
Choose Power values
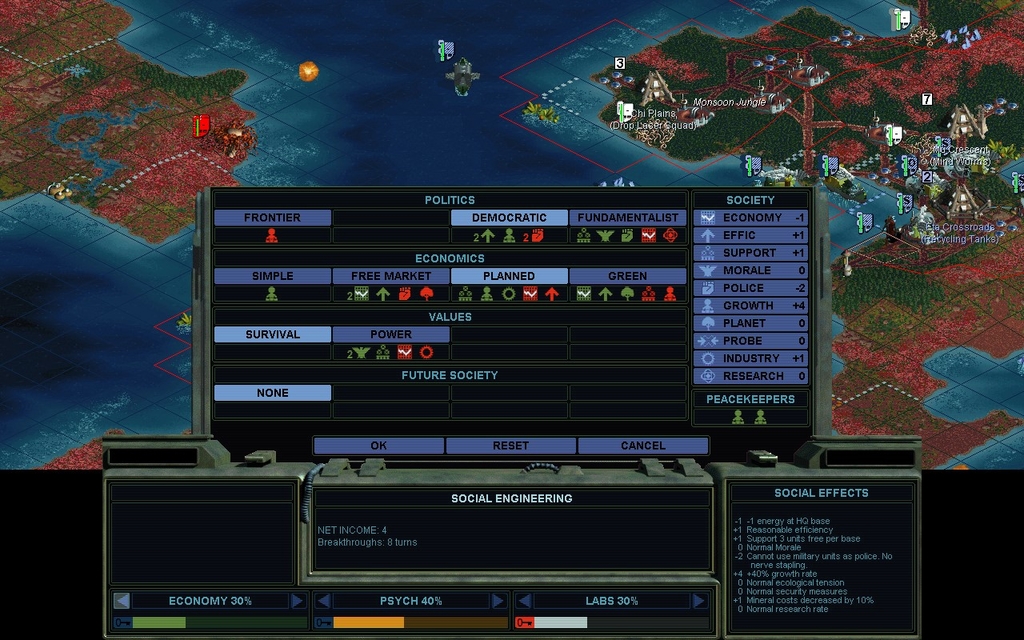point(391,335)
